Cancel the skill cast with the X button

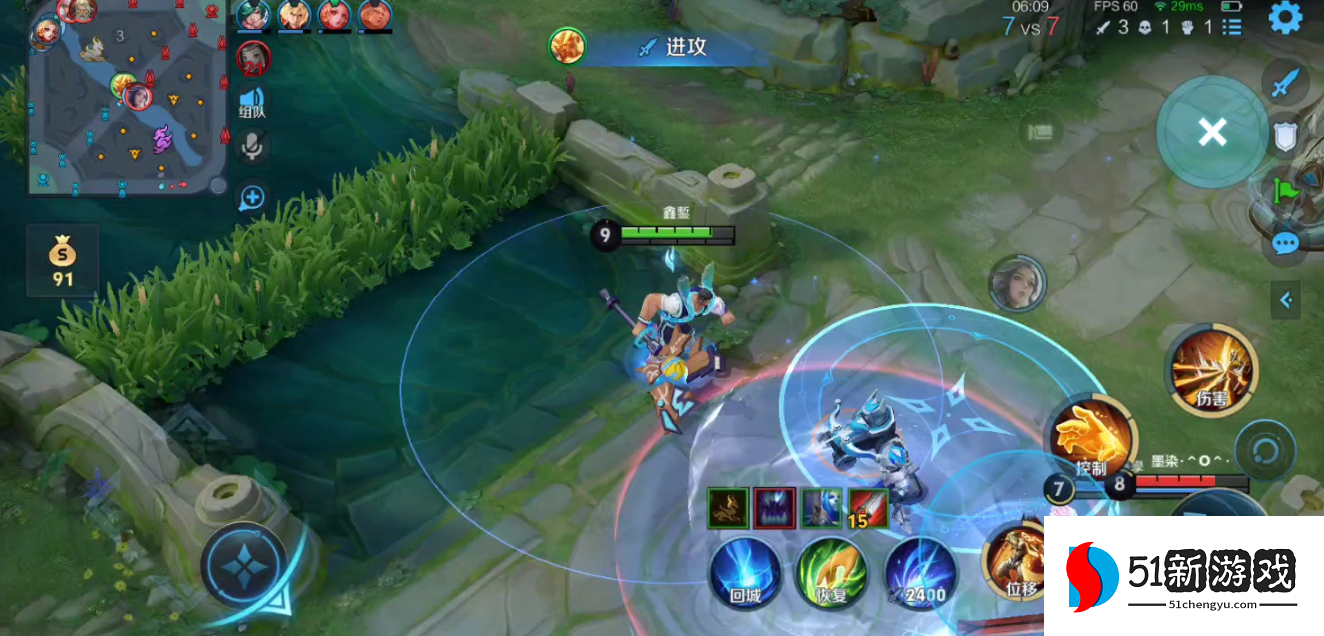[x=1212, y=131]
